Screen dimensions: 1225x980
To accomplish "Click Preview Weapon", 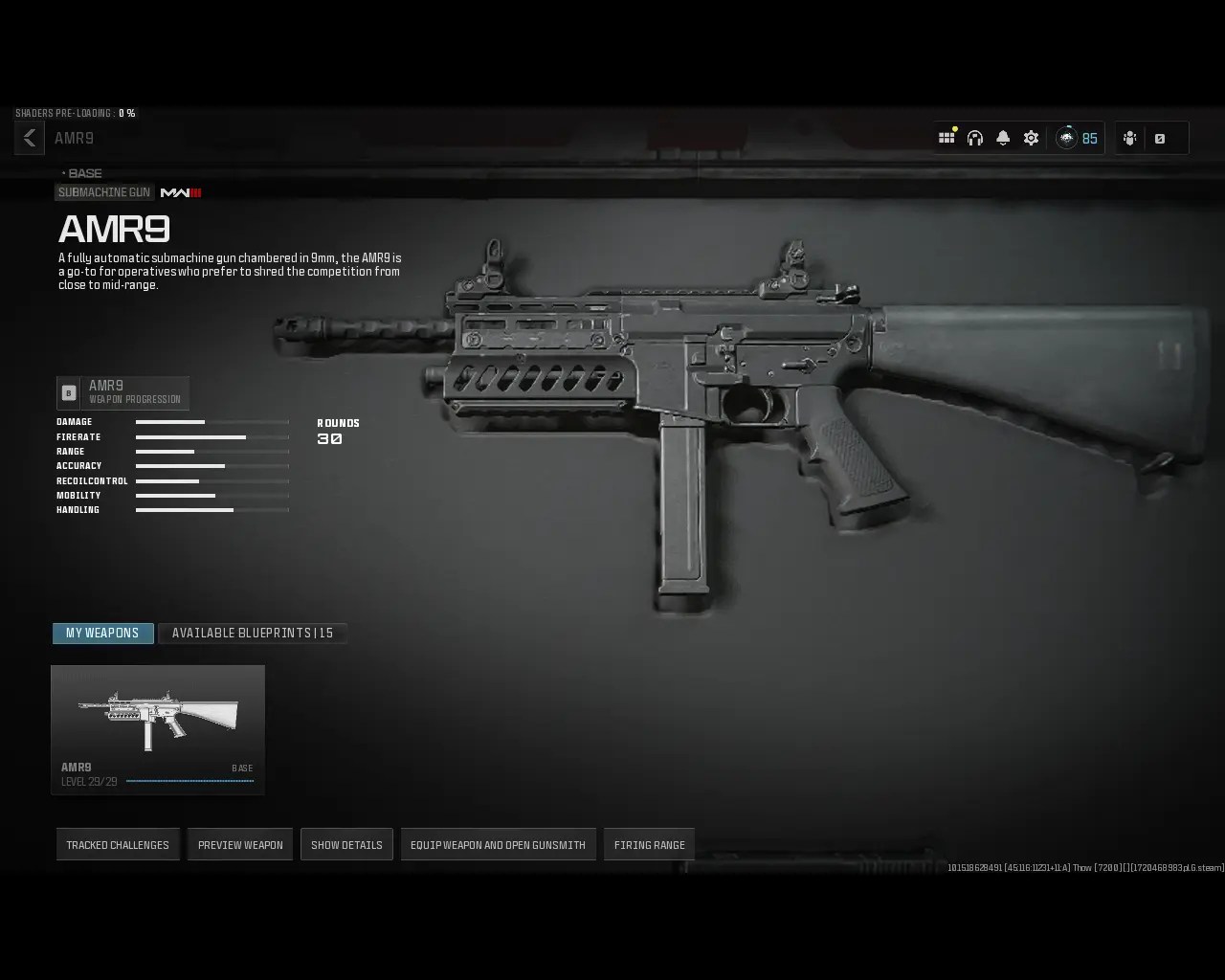I will [239, 844].
